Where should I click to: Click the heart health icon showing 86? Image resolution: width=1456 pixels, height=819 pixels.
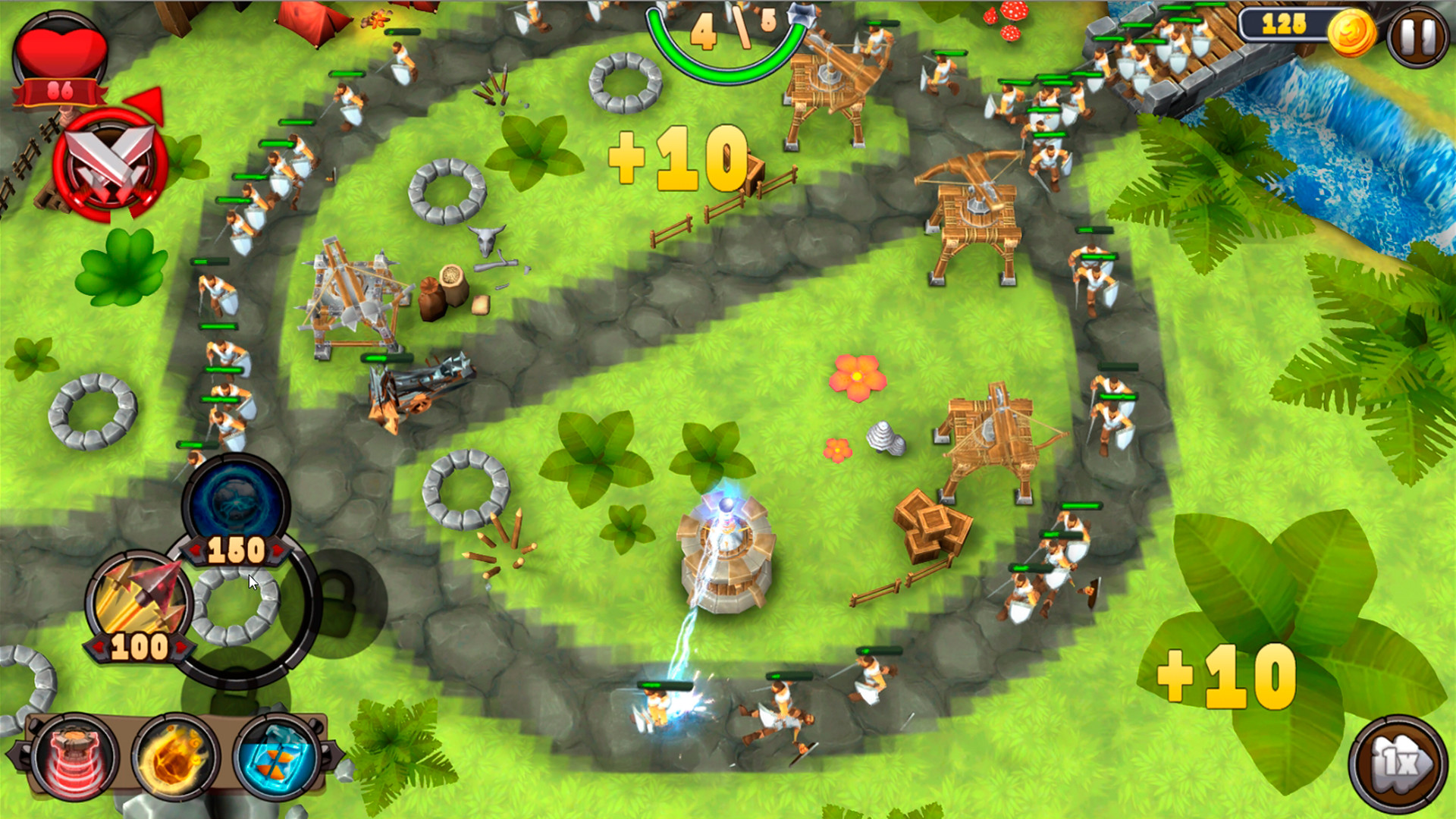59,53
